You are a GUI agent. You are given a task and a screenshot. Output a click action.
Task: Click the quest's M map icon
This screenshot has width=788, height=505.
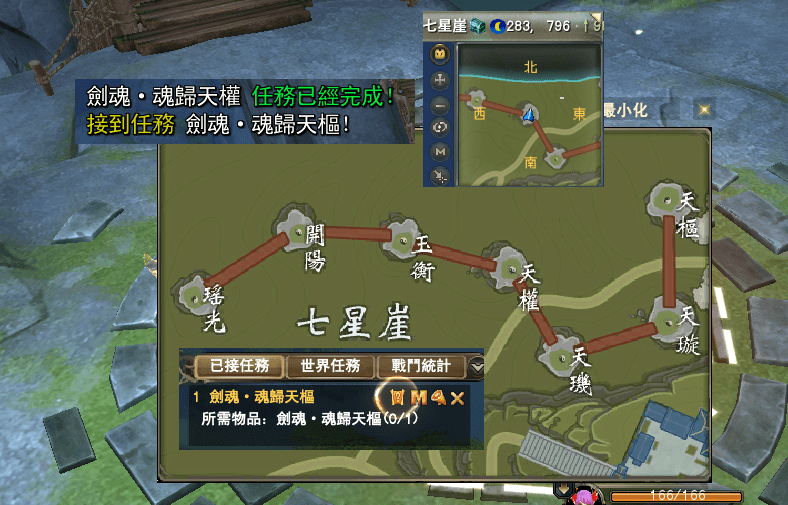(418, 398)
